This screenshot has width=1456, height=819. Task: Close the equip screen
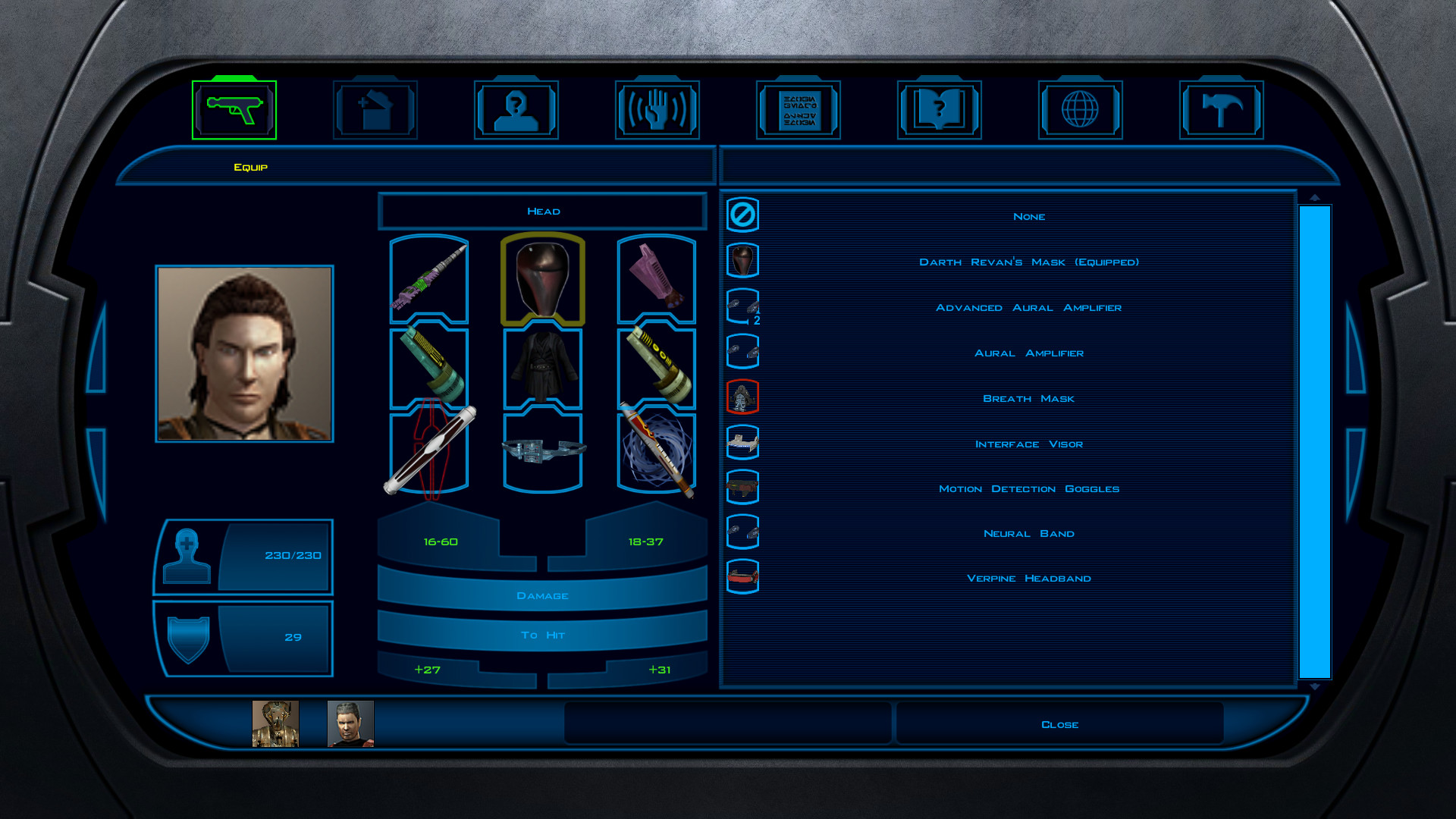coord(1059,724)
